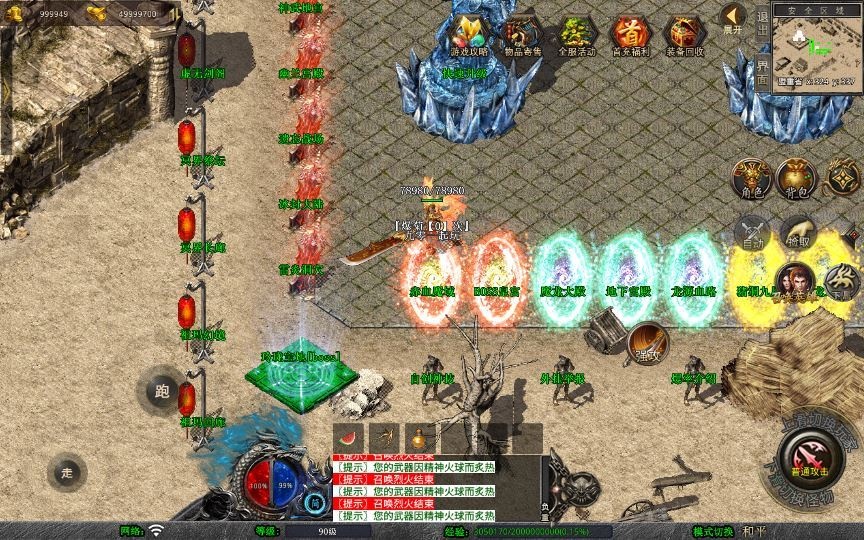
Task: Use the watermelon item in the hotbar
Action: 348,437
